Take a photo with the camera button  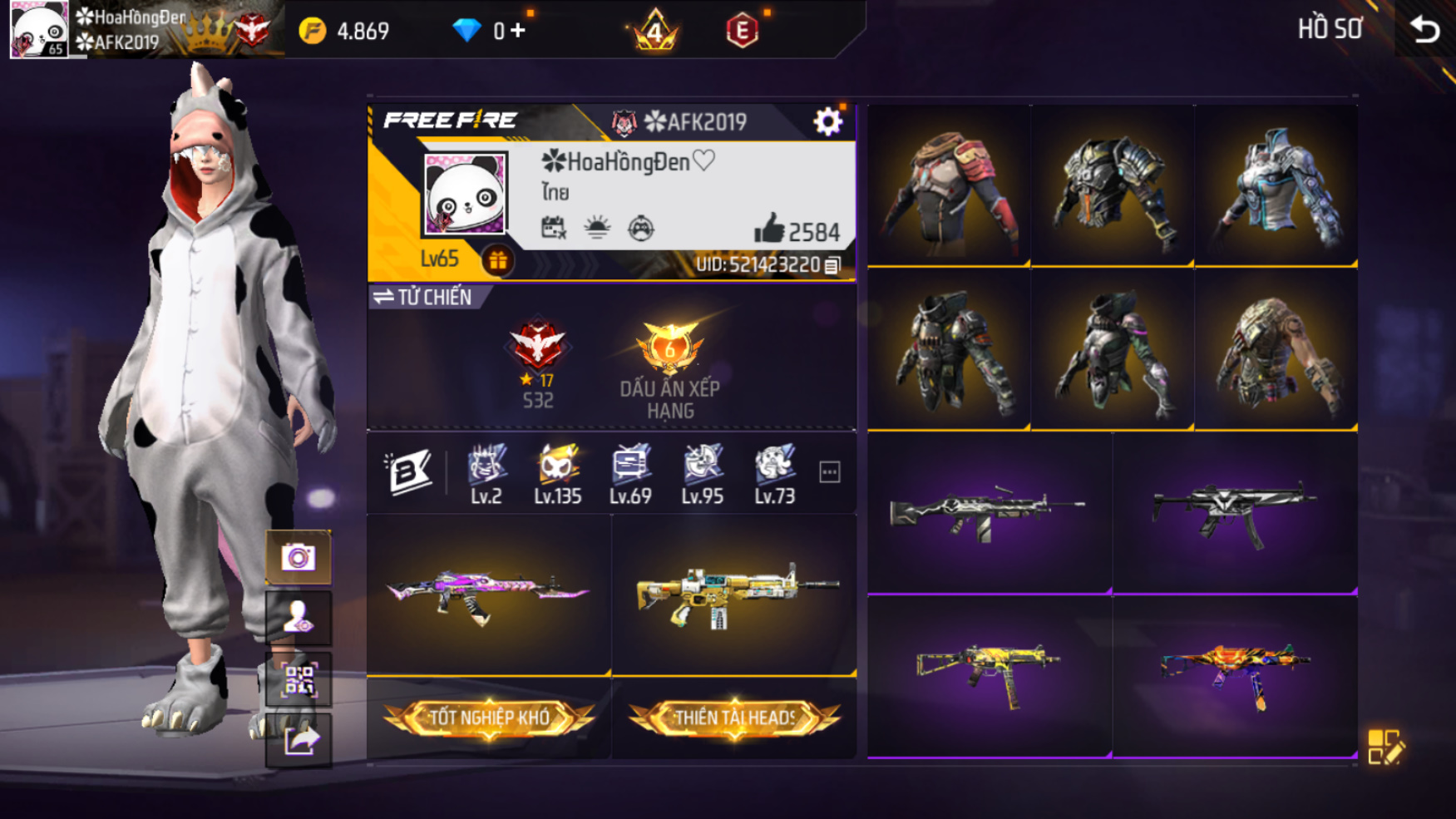[298, 557]
